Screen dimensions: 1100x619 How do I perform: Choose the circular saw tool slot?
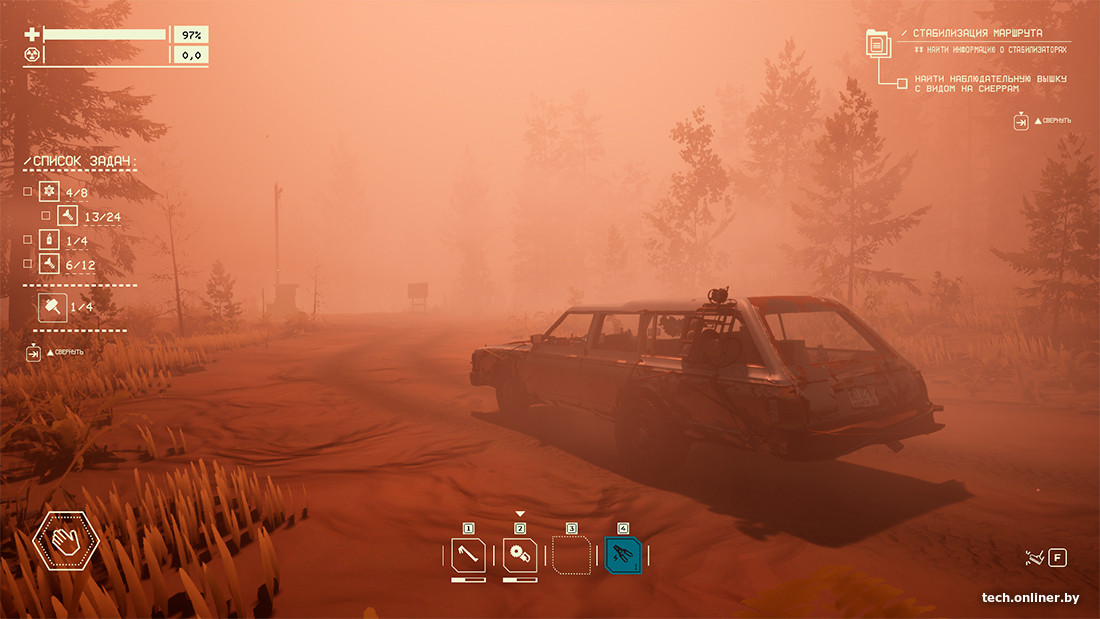pyautogui.click(x=520, y=555)
